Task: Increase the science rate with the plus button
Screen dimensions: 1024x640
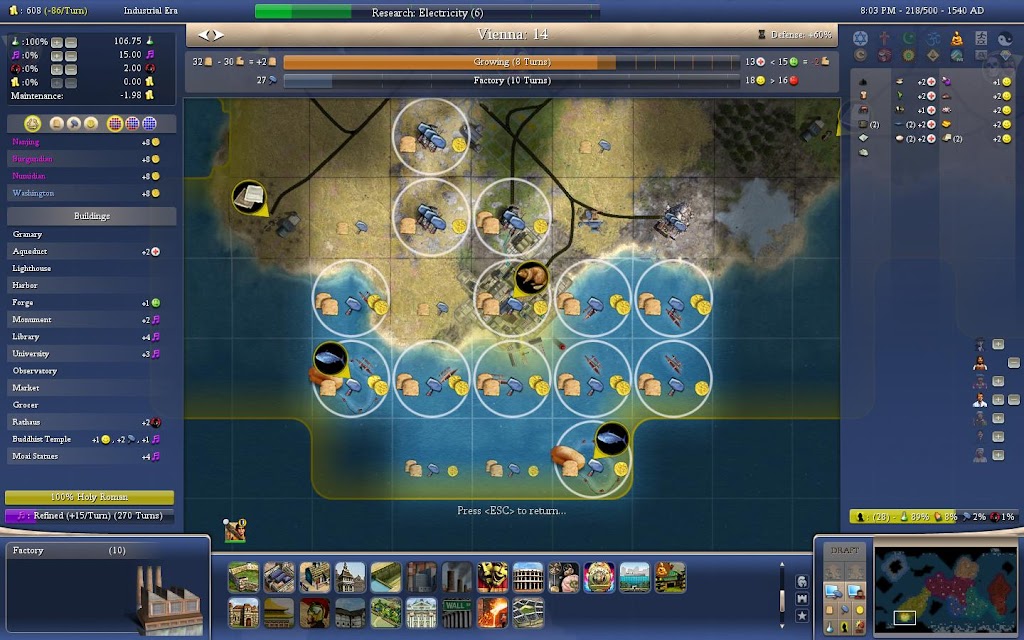Action: point(57,41)
